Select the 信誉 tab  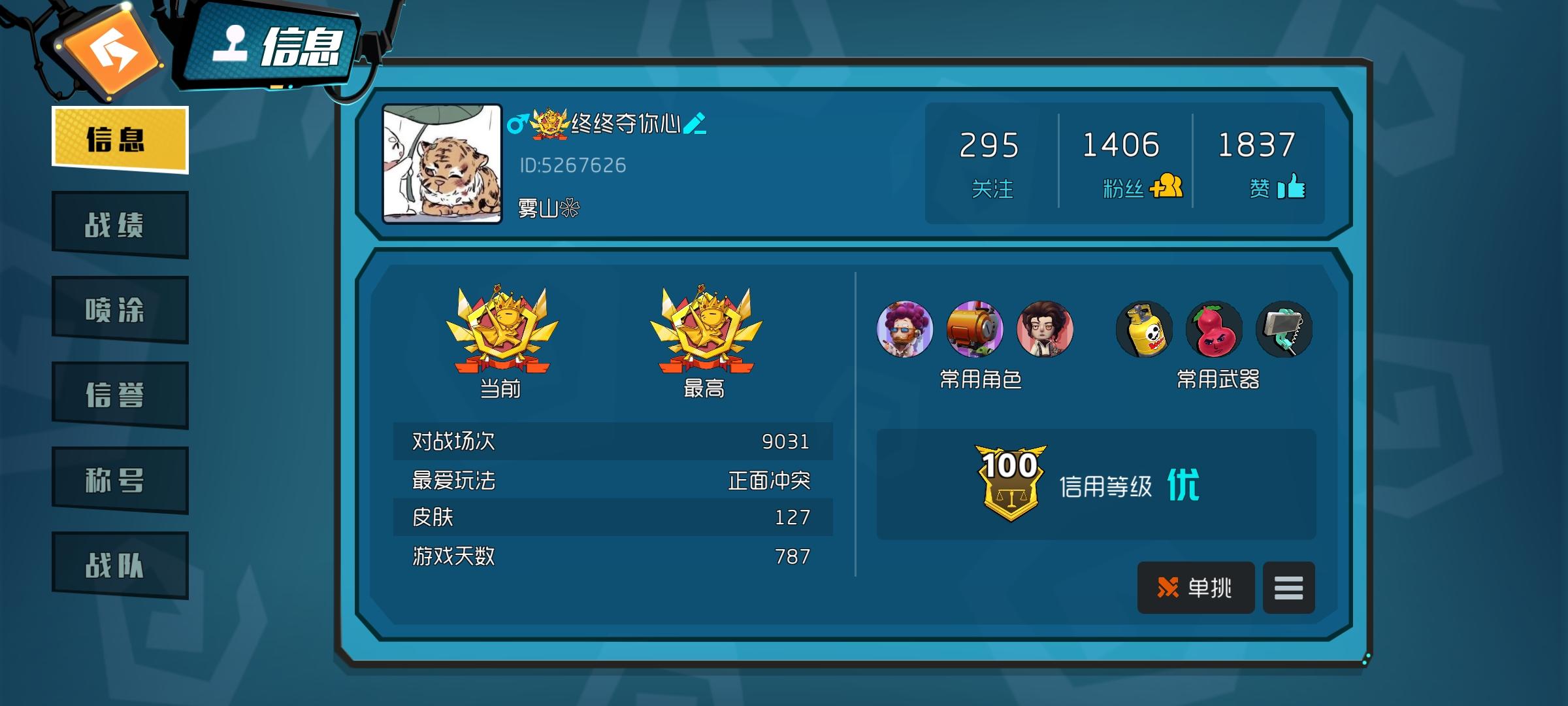(119, 395)
